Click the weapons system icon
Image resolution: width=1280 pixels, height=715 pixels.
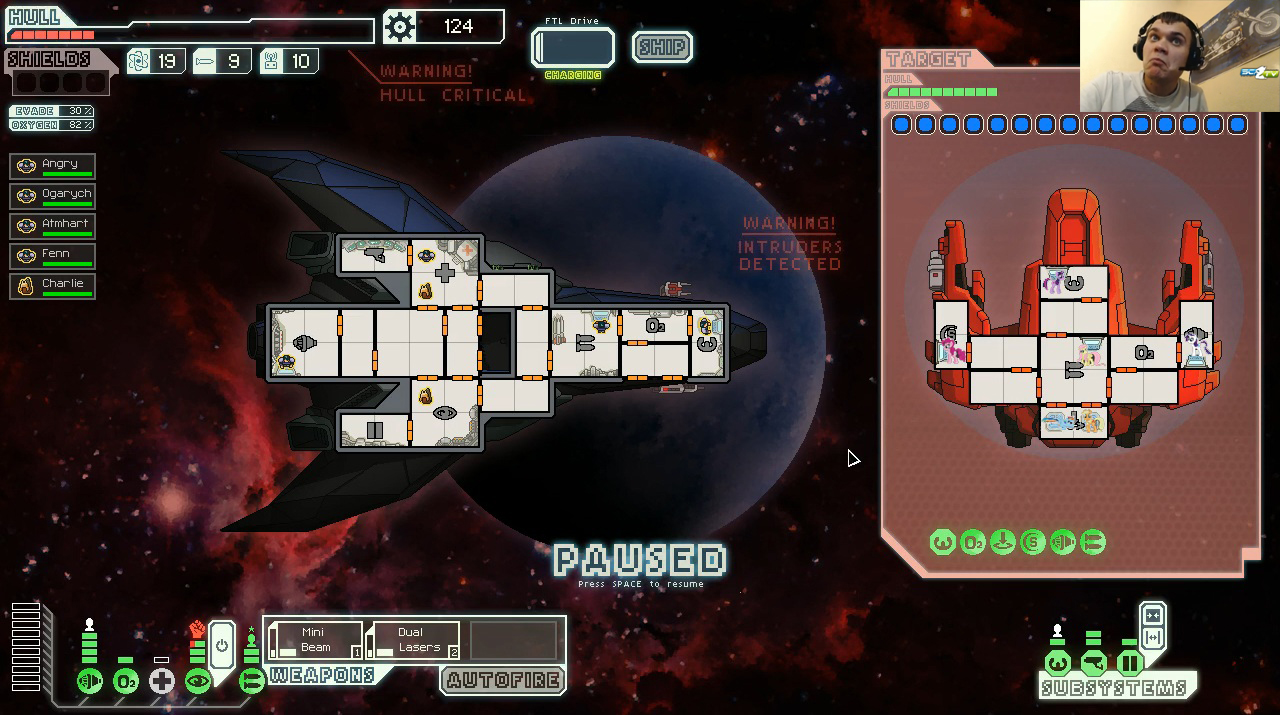point(251,682)
